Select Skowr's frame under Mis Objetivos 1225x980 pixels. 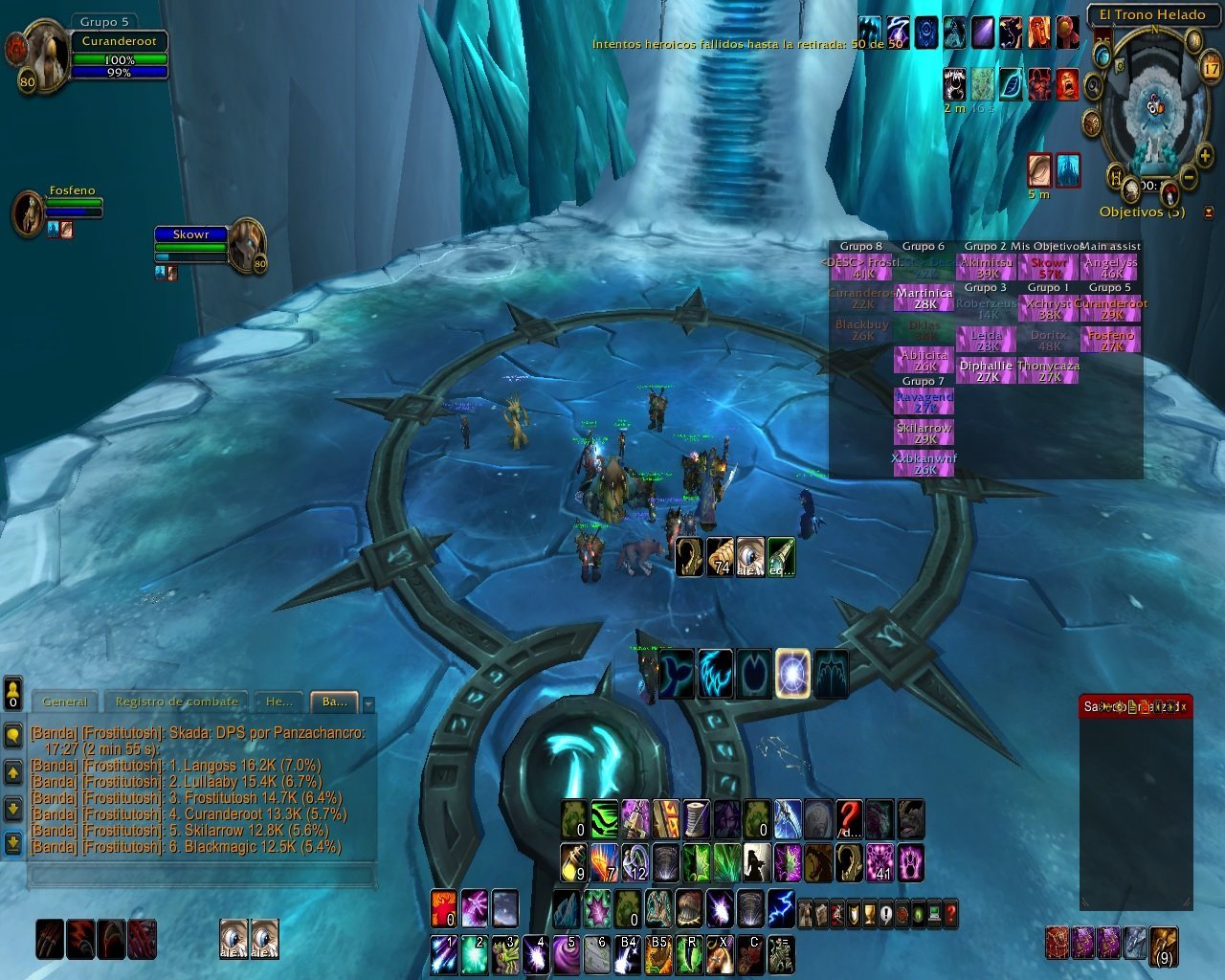[x=1049, y=267]
